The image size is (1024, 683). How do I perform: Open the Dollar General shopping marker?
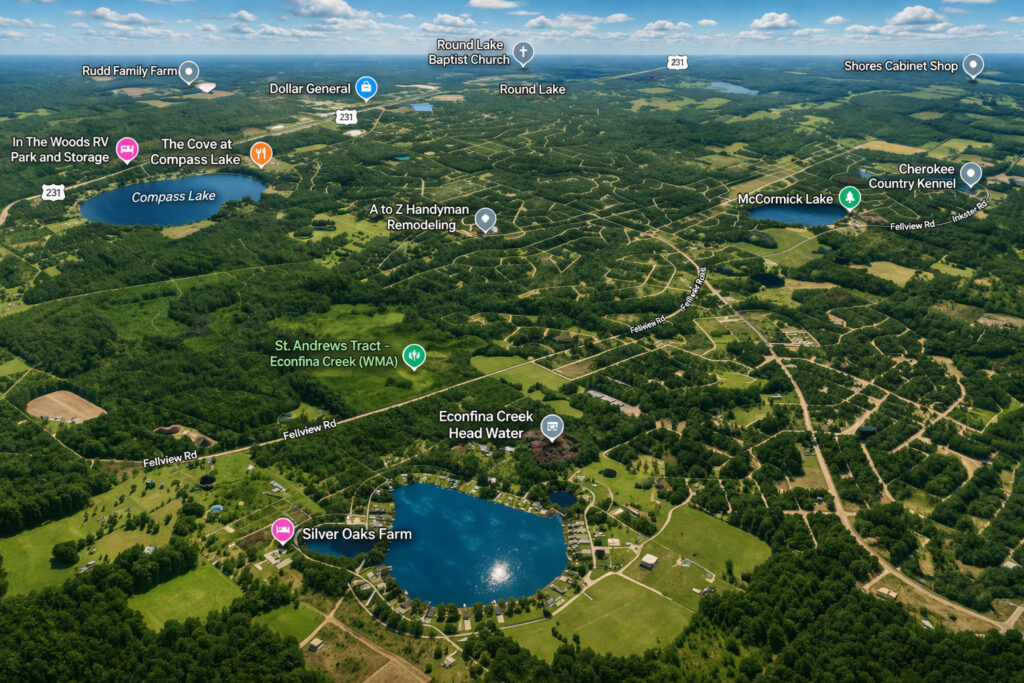coord(367,88)
